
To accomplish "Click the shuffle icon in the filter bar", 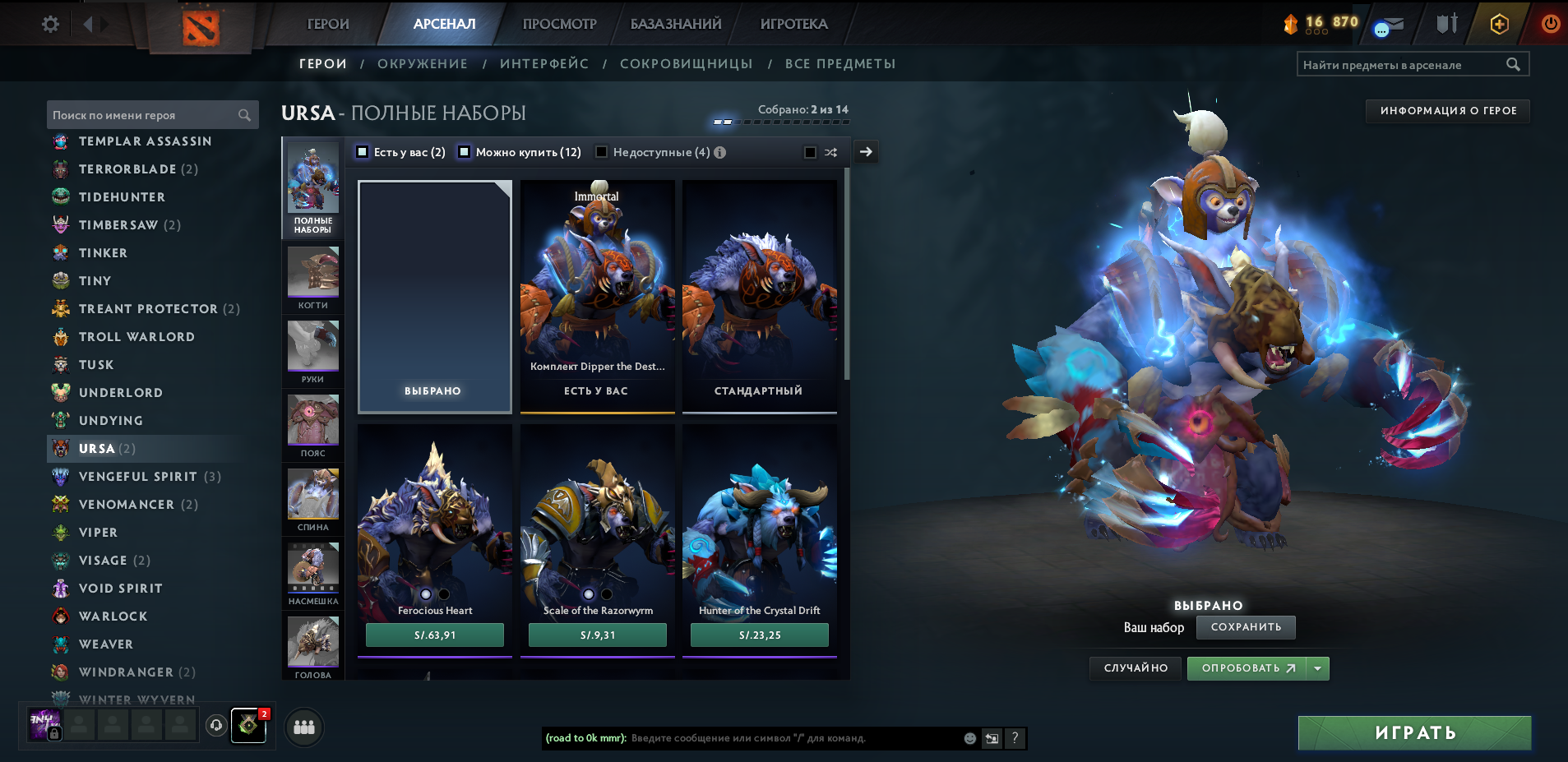I will pyautogui.click(x=830, y=152).
